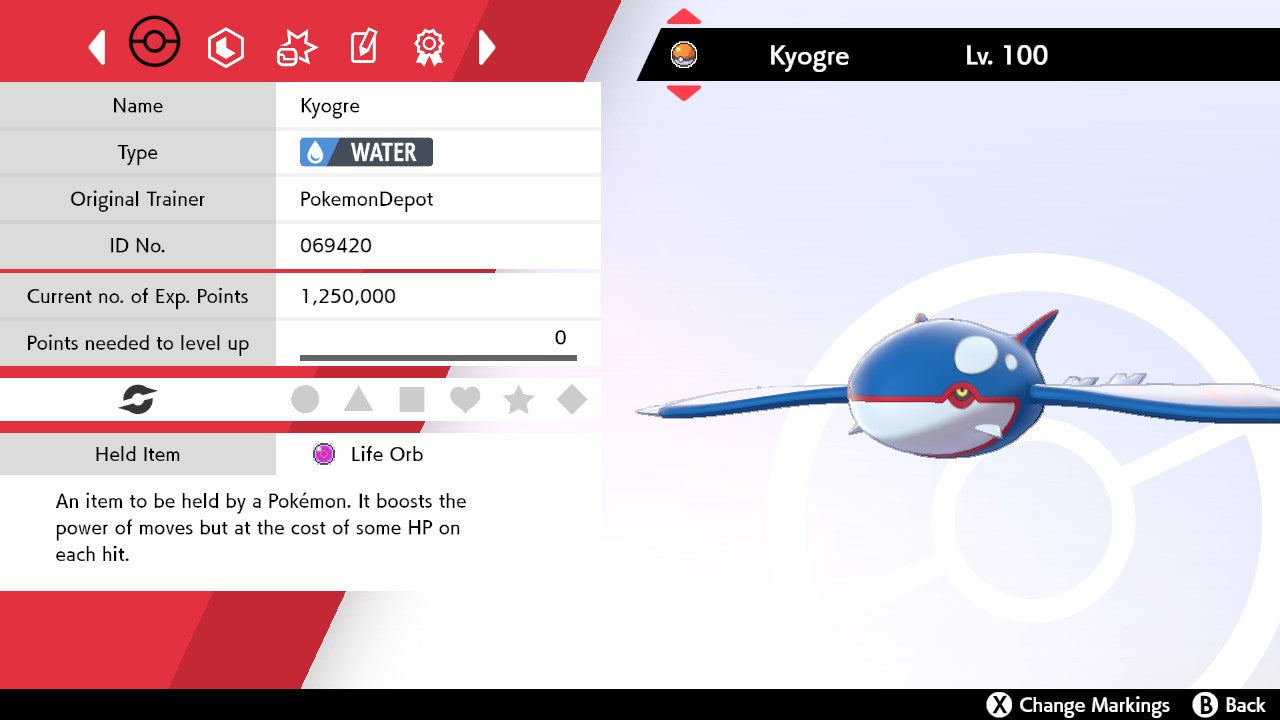This screenshot has width=1280, height=720.
Task: Go to next summary page arrow
Action: coord(487,47)
